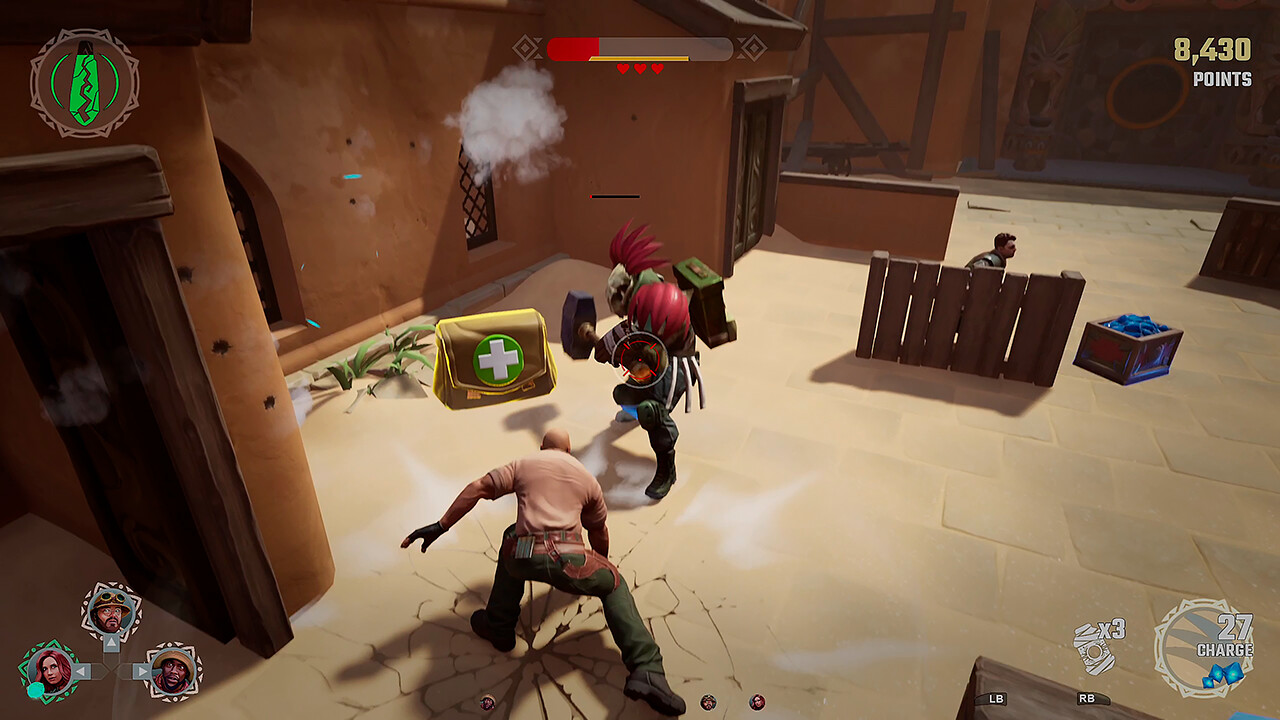Pick the character portrait with the tan safari hat
Image resolution: width=1280 pixels, height=720 pixels.
173,671
